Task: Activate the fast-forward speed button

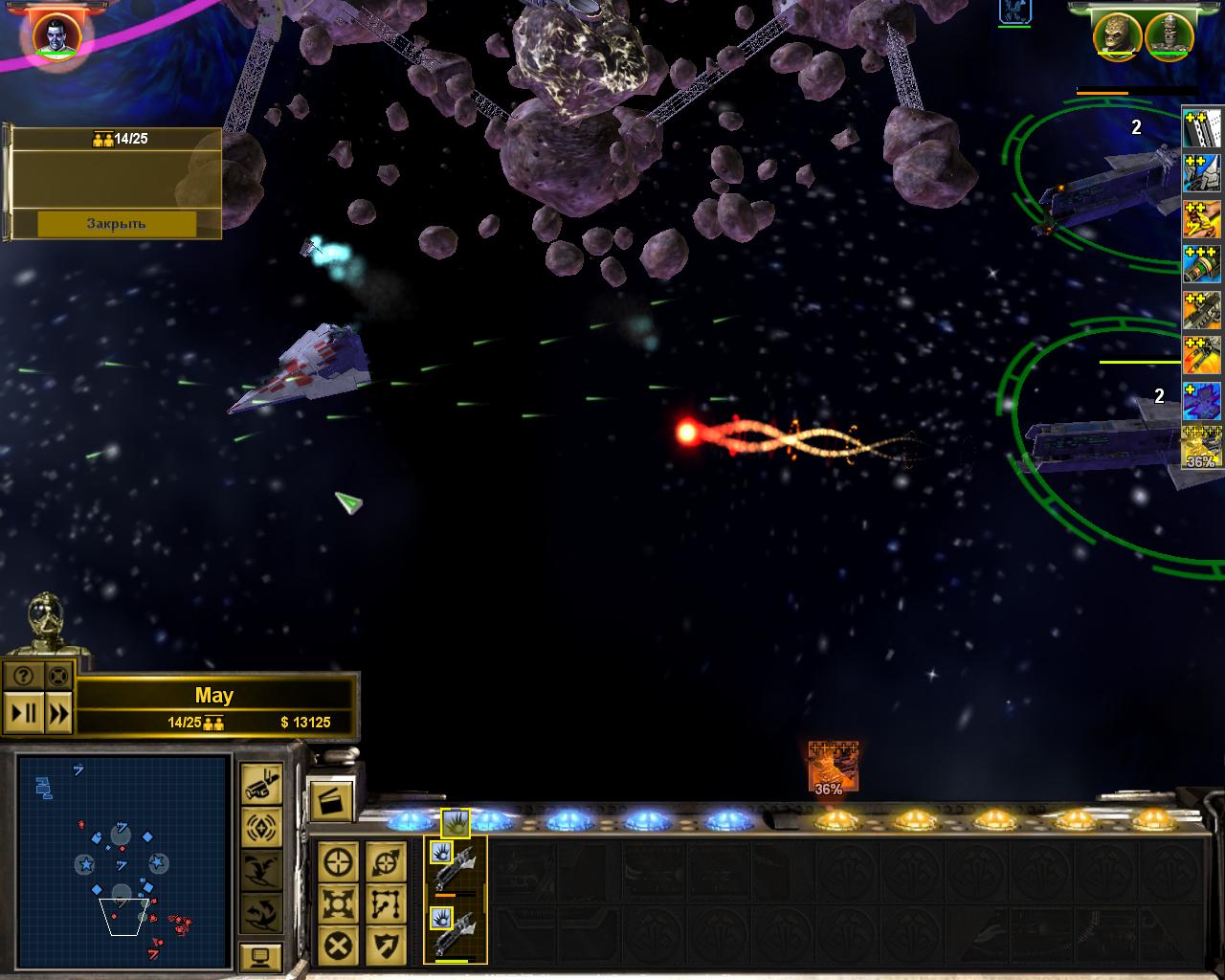Action: [59, 713]
